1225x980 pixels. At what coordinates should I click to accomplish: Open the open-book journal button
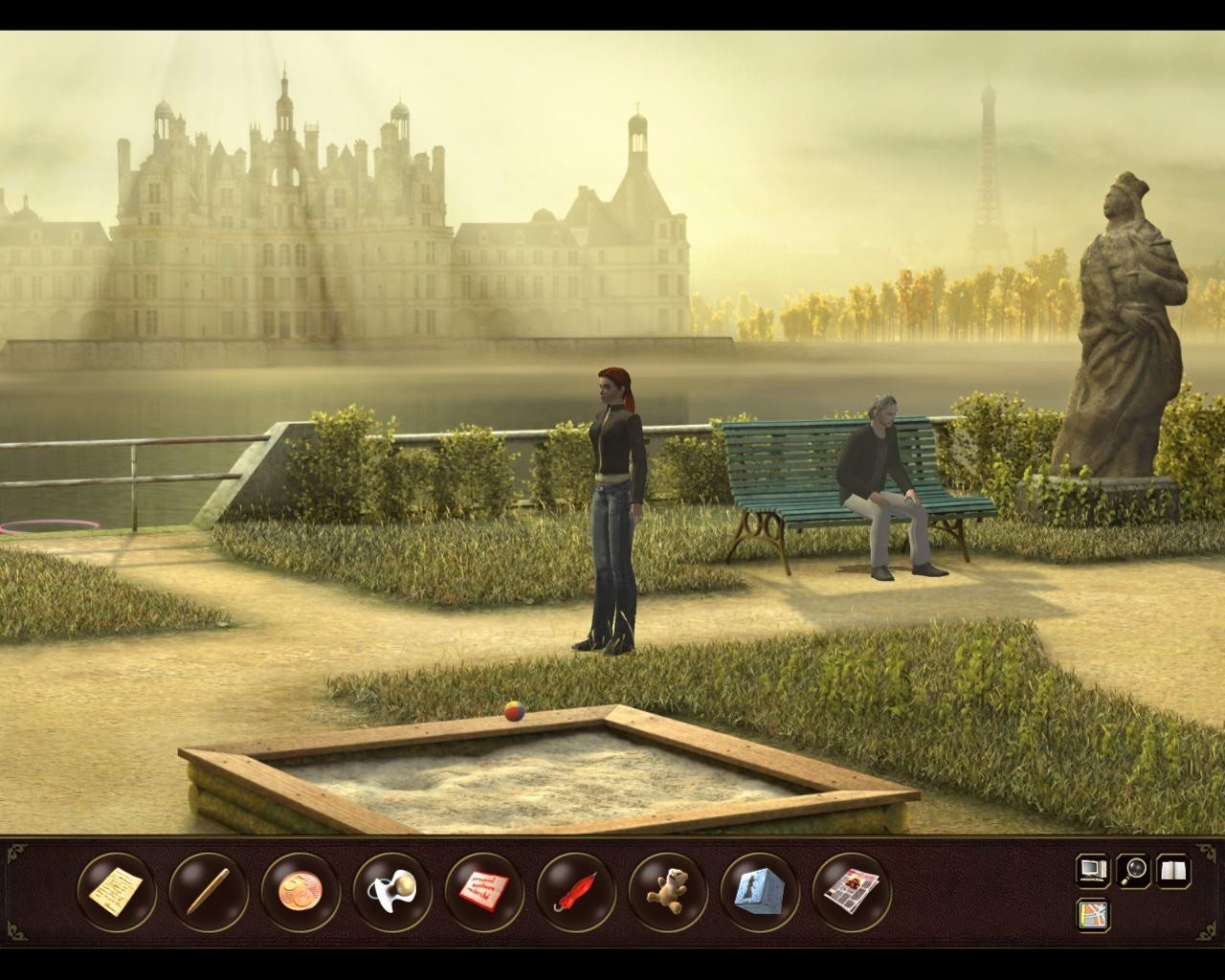click(1174, 870)
